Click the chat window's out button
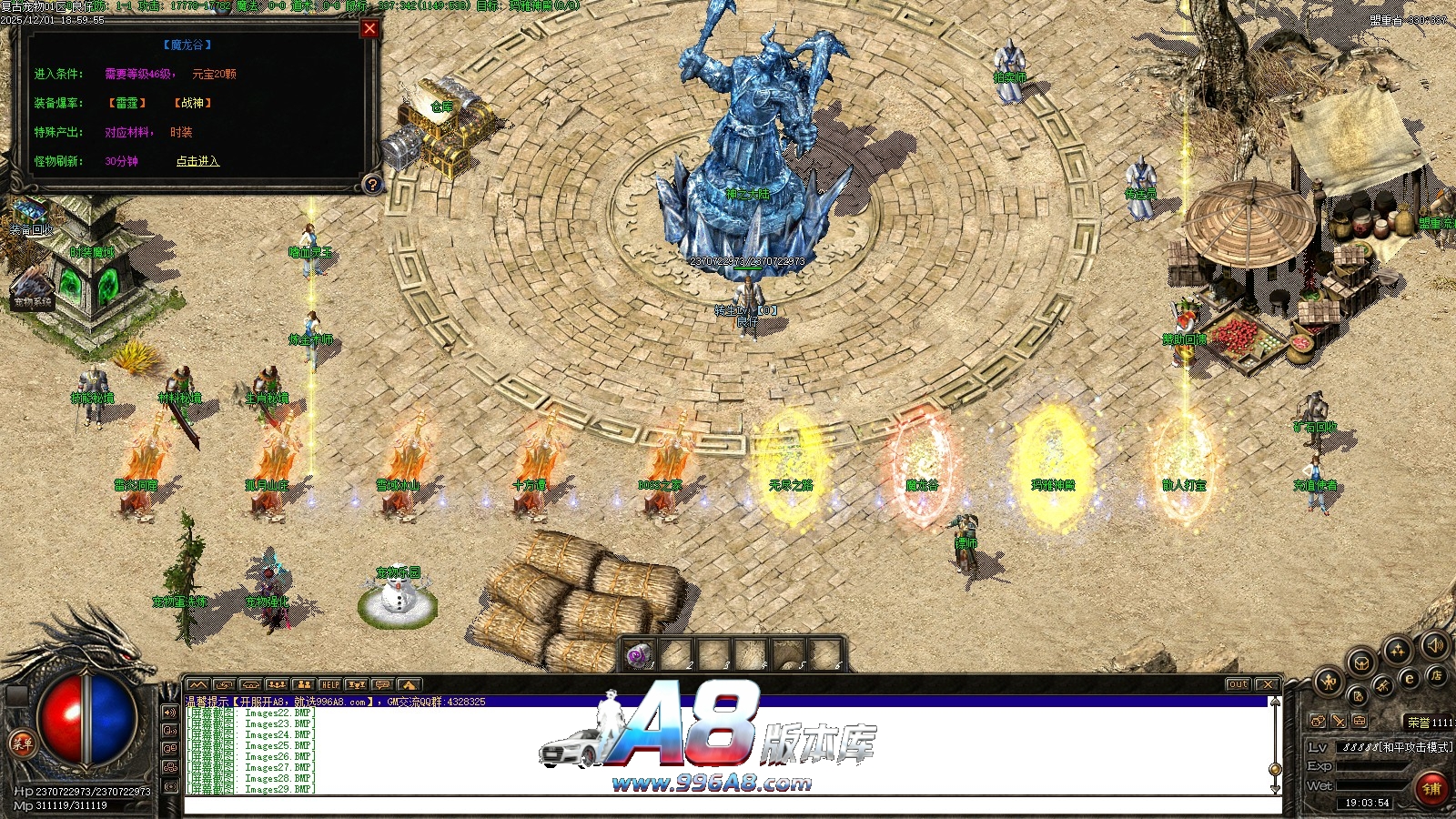 coord(1238,684)
